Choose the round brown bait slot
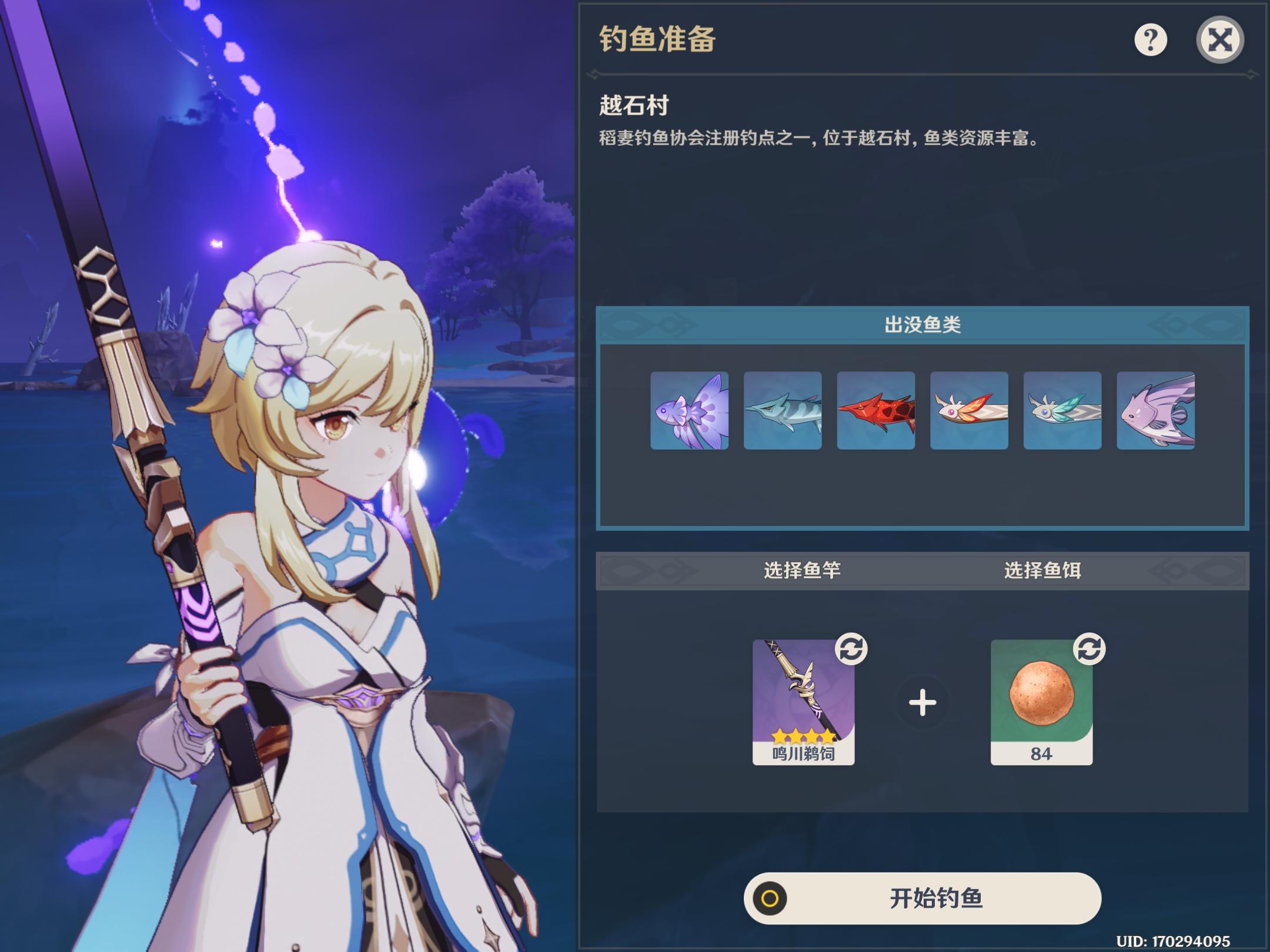Viewport: 1270px width, 952px height. point(1041,702)
